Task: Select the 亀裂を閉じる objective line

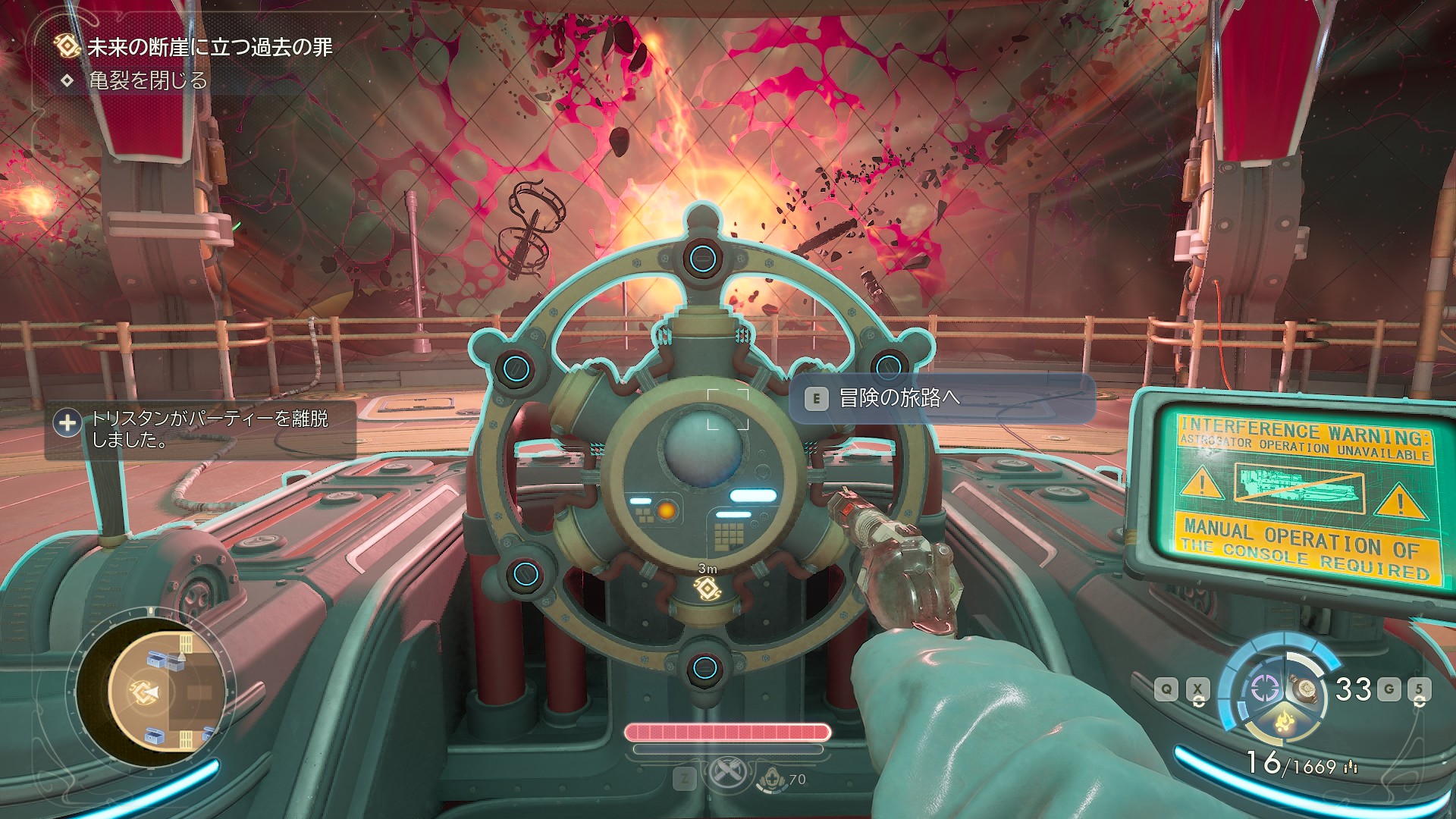Action: pyautogui.click(x=148, y=80)
